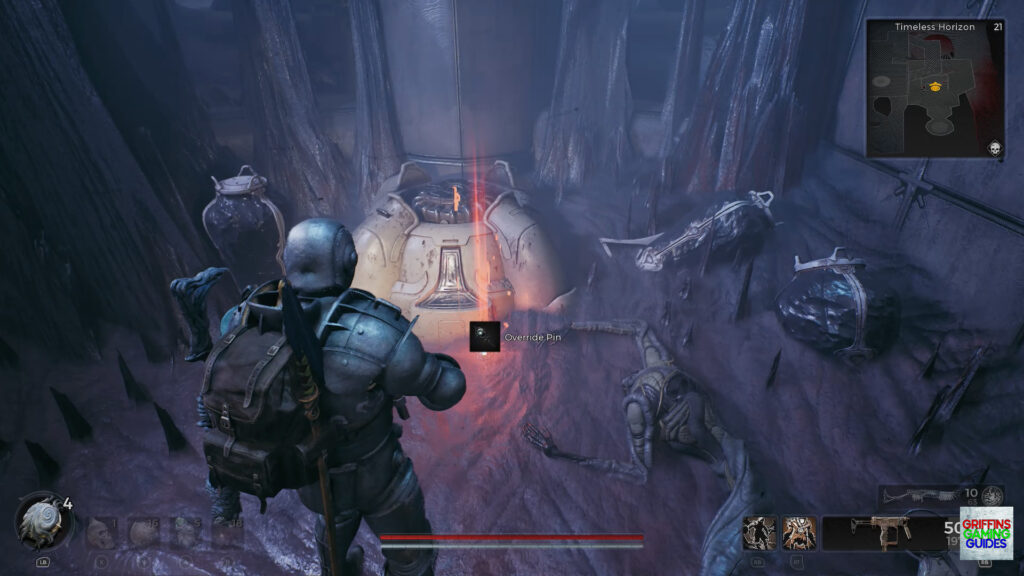Use the spiral relic healing item
The width and height of the screenshot is (1024, 576).
click(x=43, y=521)
